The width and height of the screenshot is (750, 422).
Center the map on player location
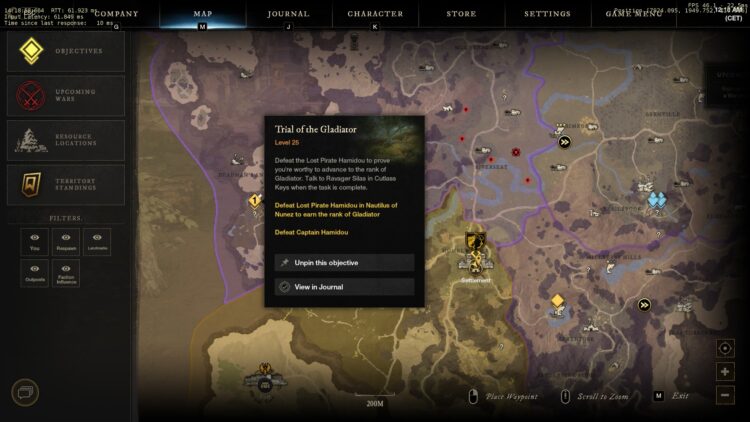point(725,348)
